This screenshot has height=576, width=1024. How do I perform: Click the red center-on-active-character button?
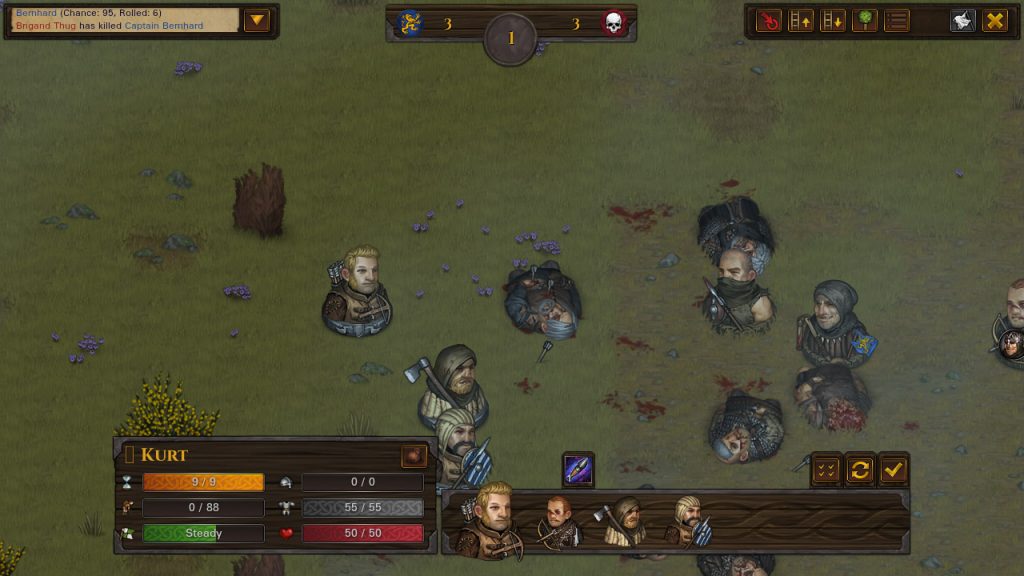click(769, 20)
